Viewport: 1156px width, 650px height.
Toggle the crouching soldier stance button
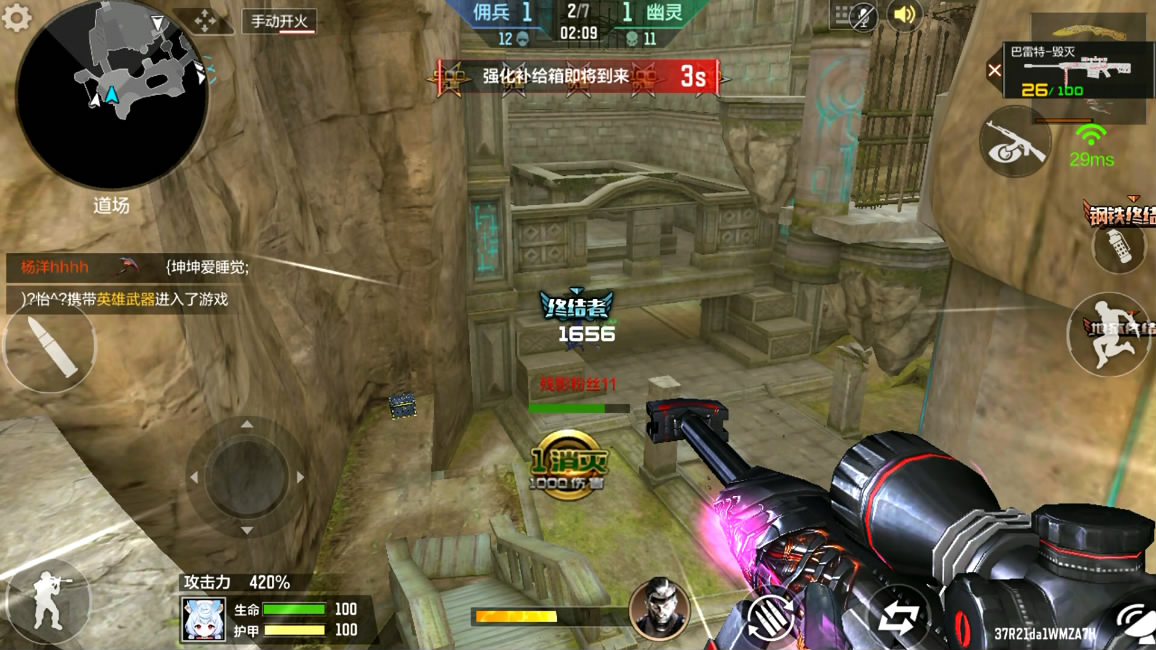(x=46, y=601)
